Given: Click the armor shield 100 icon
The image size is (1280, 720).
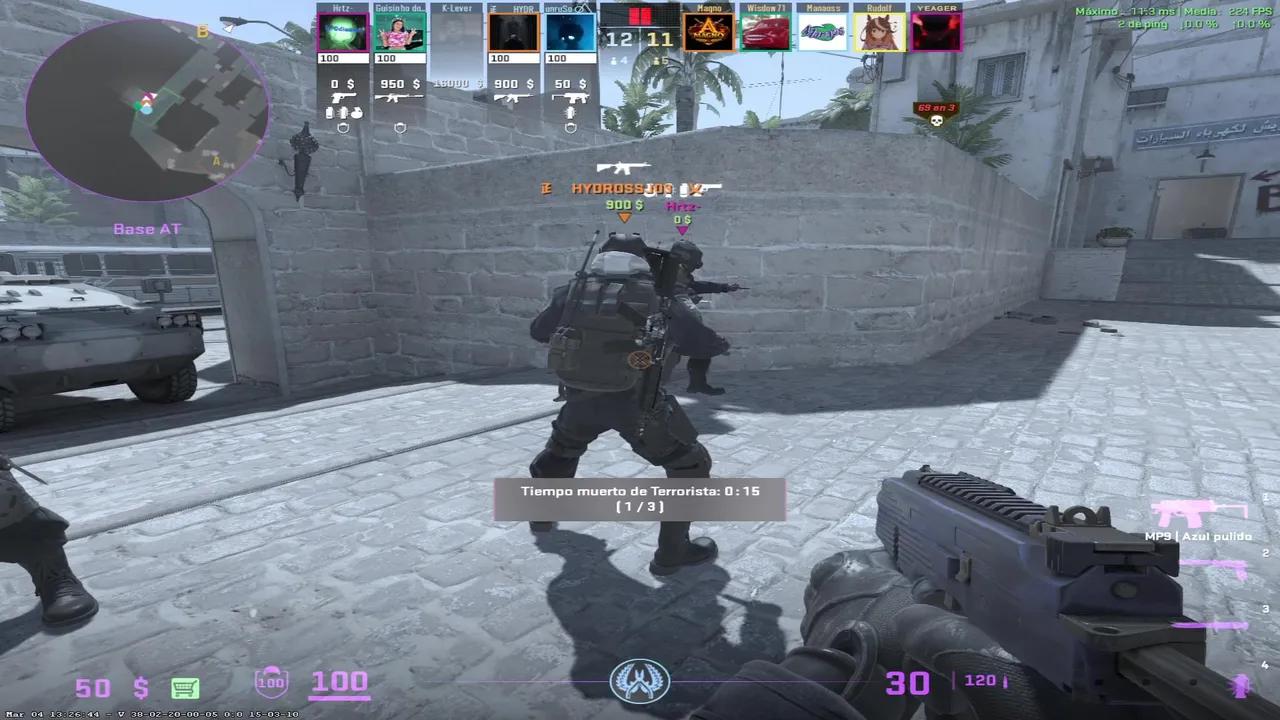Looking at the screenshot, I should 270,682.
